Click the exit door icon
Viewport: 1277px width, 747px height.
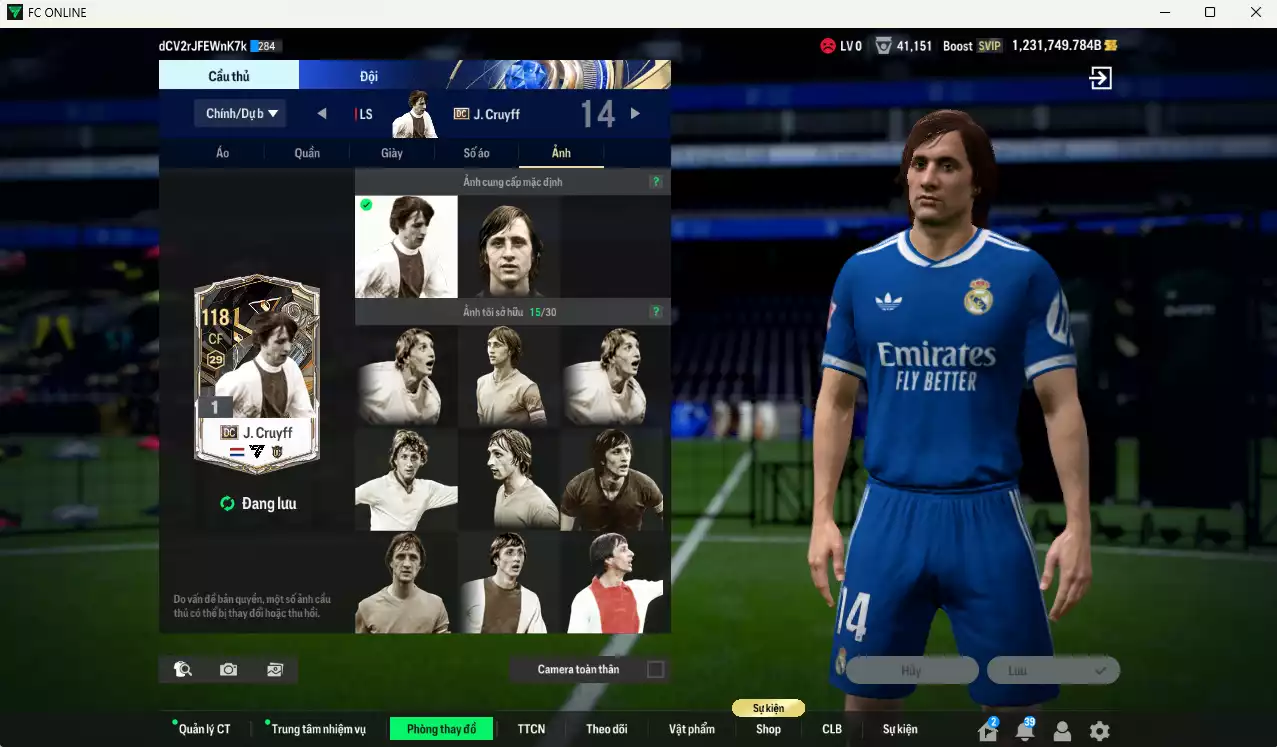tap(1100, 78)
